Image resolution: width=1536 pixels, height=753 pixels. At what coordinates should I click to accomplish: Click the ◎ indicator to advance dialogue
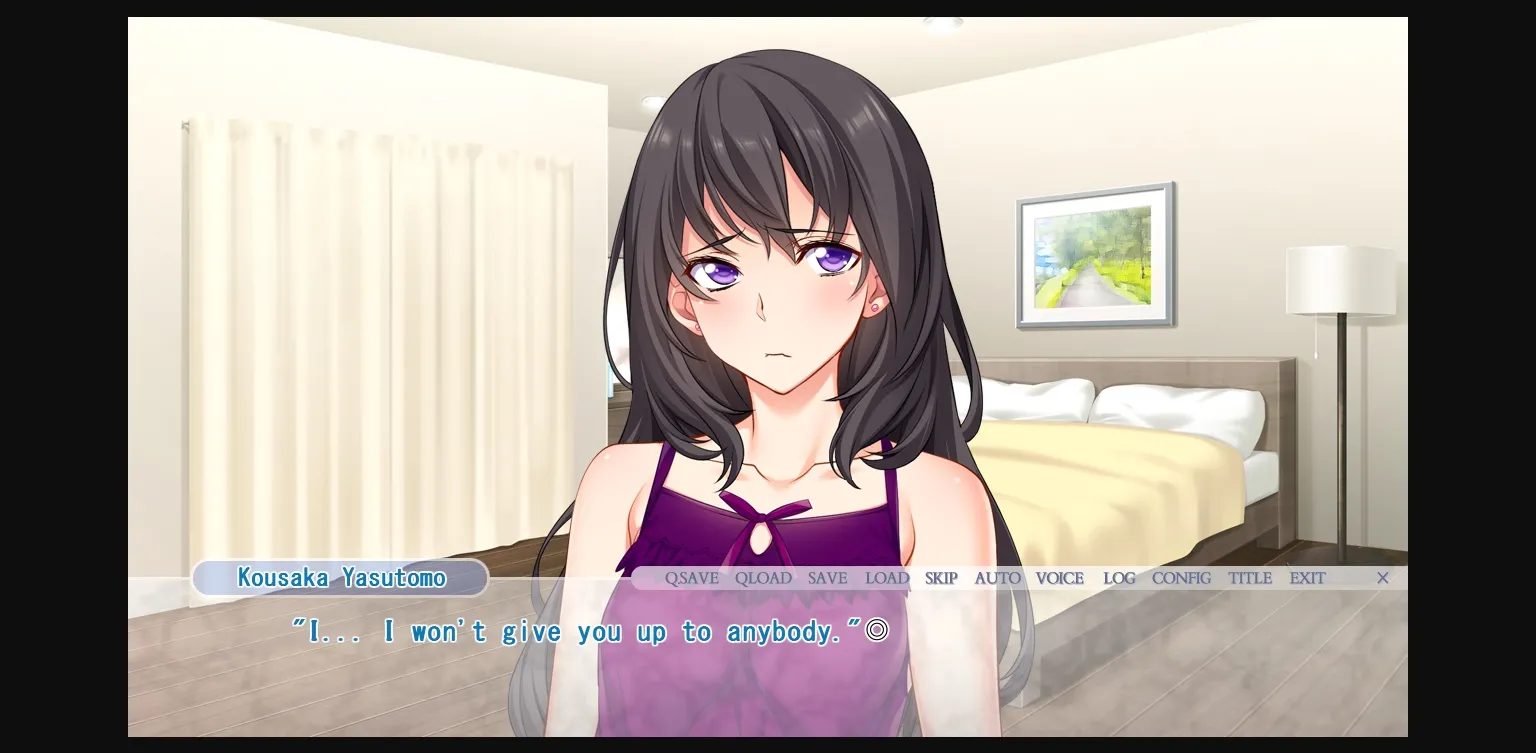pos(876,630)
